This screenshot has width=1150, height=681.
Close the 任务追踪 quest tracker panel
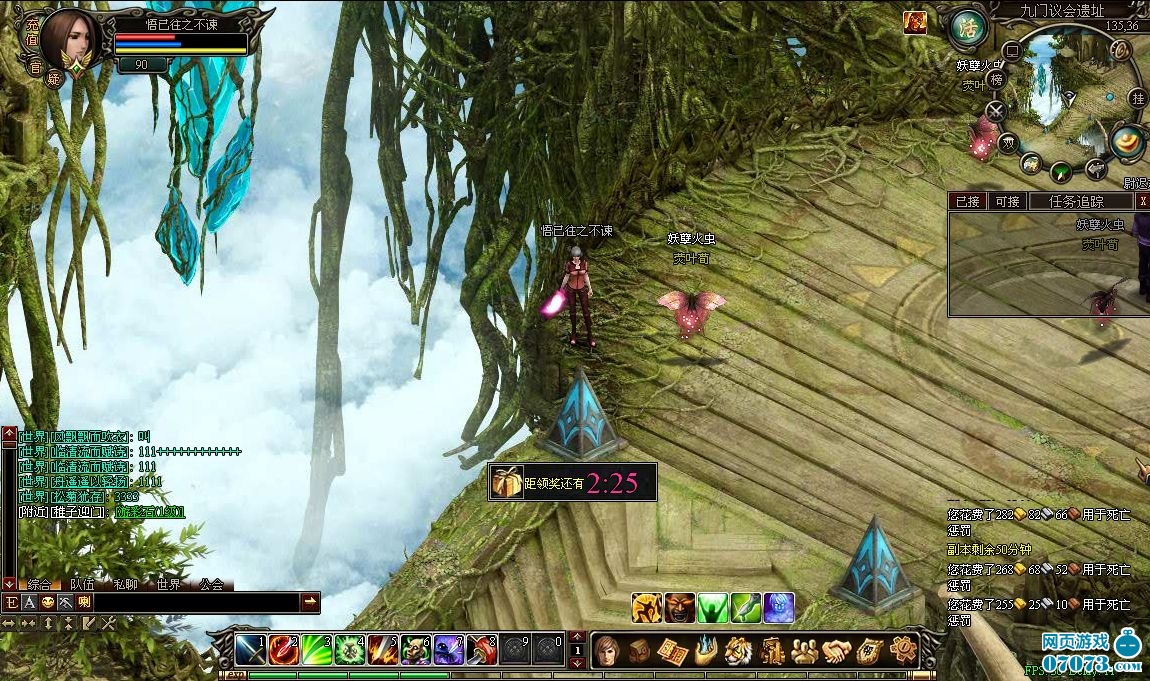pyautogui.click(x=1143, y=201)
